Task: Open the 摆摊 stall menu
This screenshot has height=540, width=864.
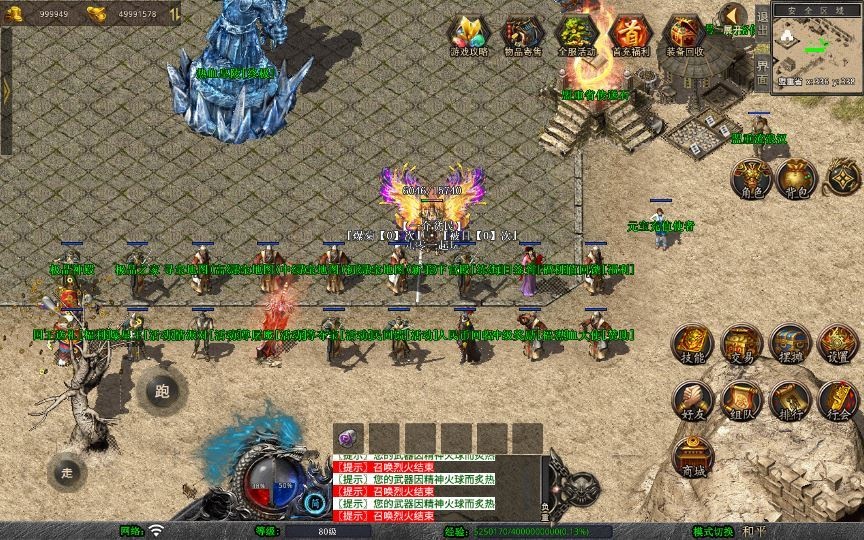Action: point(789,342)
